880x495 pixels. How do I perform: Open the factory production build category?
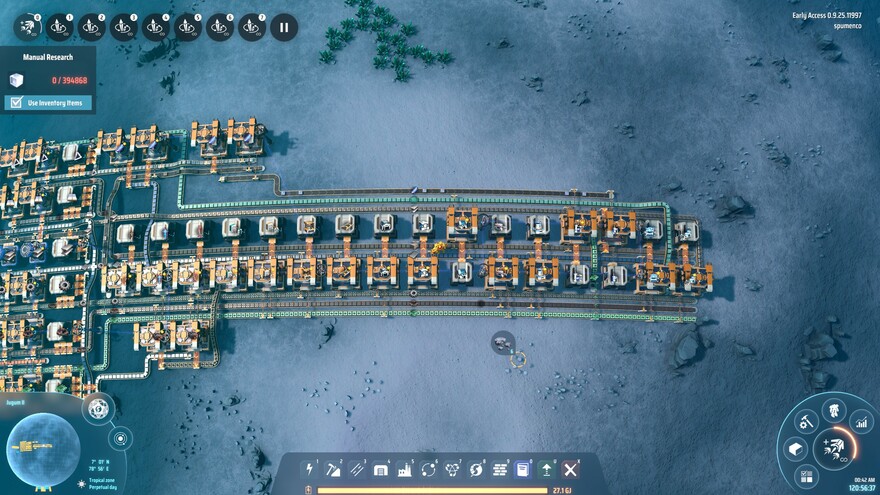405,469
